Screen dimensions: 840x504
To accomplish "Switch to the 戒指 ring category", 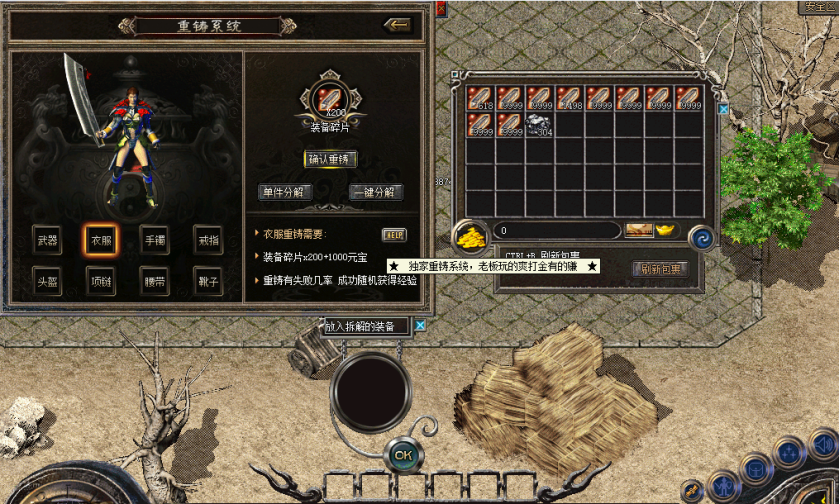I will click(208, 240).
